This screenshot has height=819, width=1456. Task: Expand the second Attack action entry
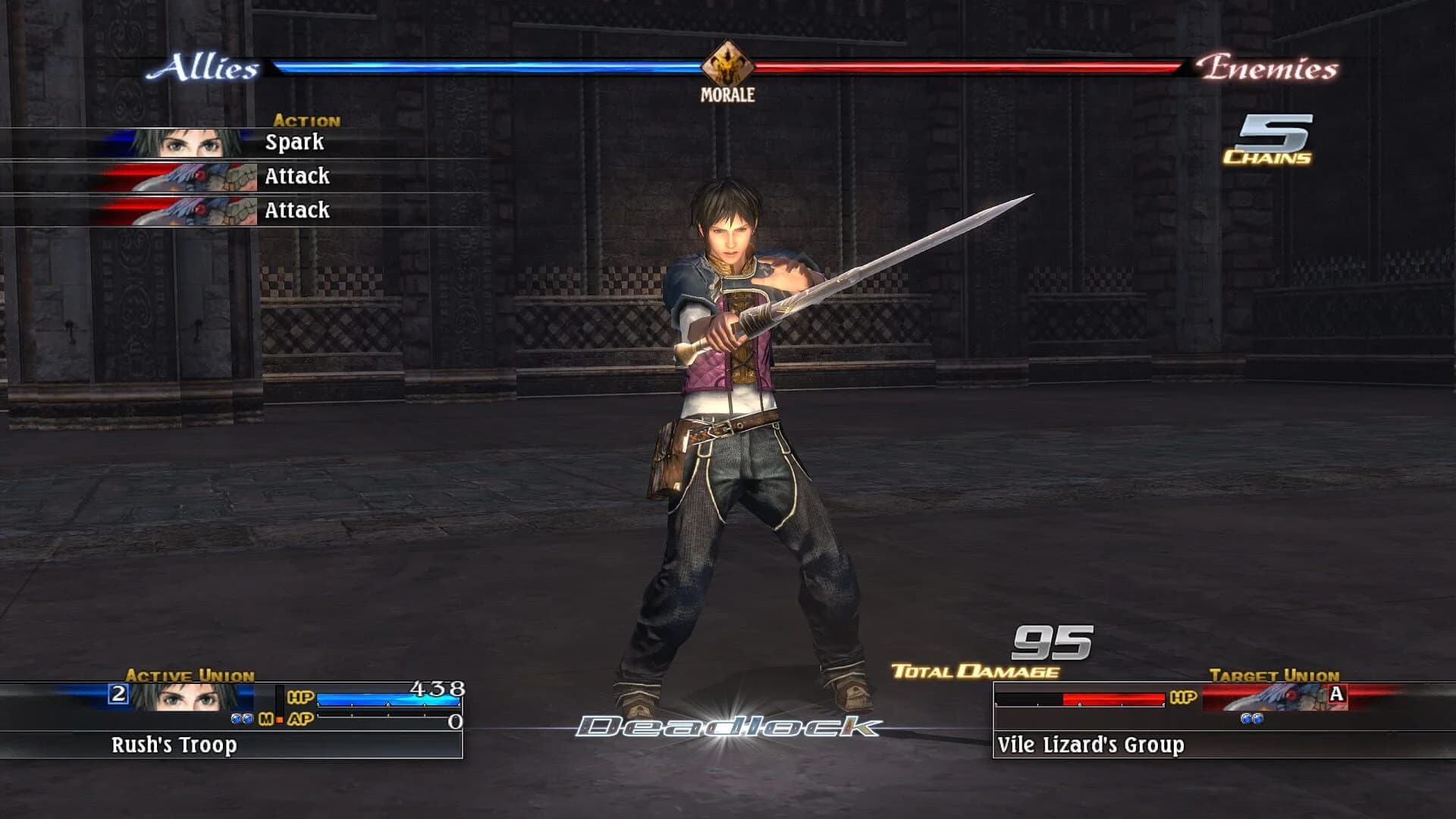(297, 210)
